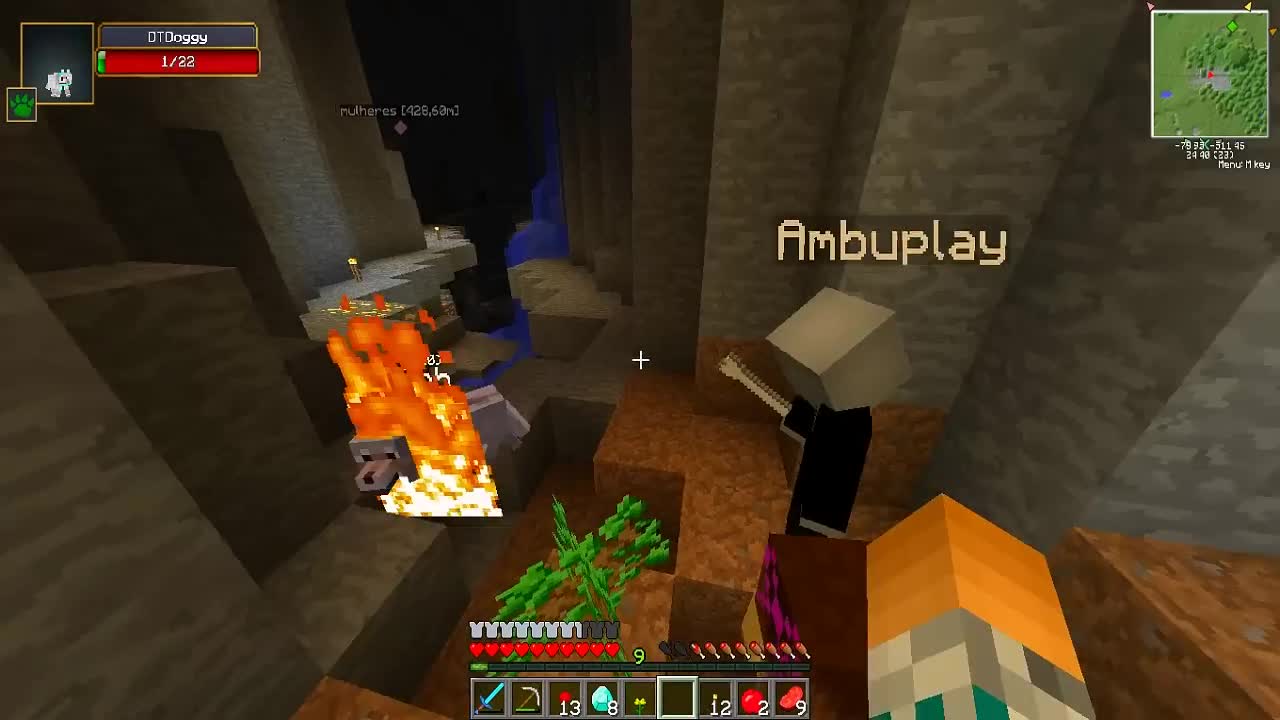Click the empty selected hotbar slot

(x=677, y=700)
